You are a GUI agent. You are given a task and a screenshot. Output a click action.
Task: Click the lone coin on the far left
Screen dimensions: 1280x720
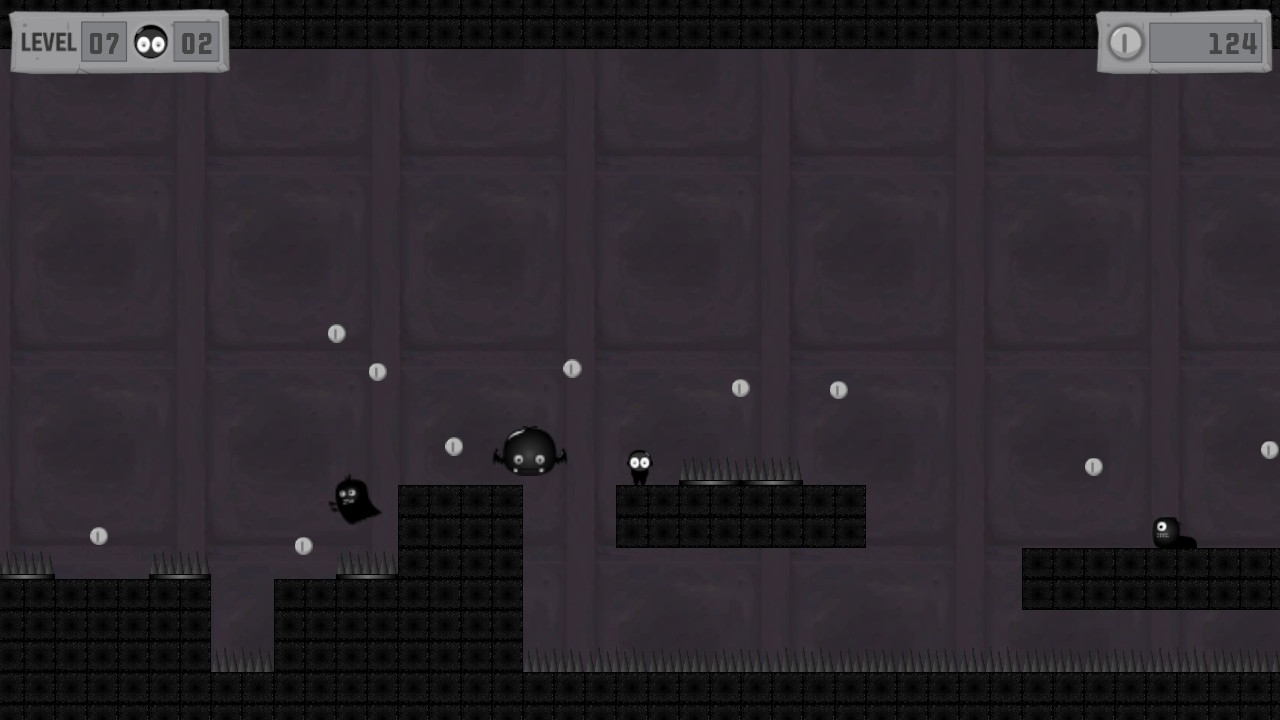98,535
